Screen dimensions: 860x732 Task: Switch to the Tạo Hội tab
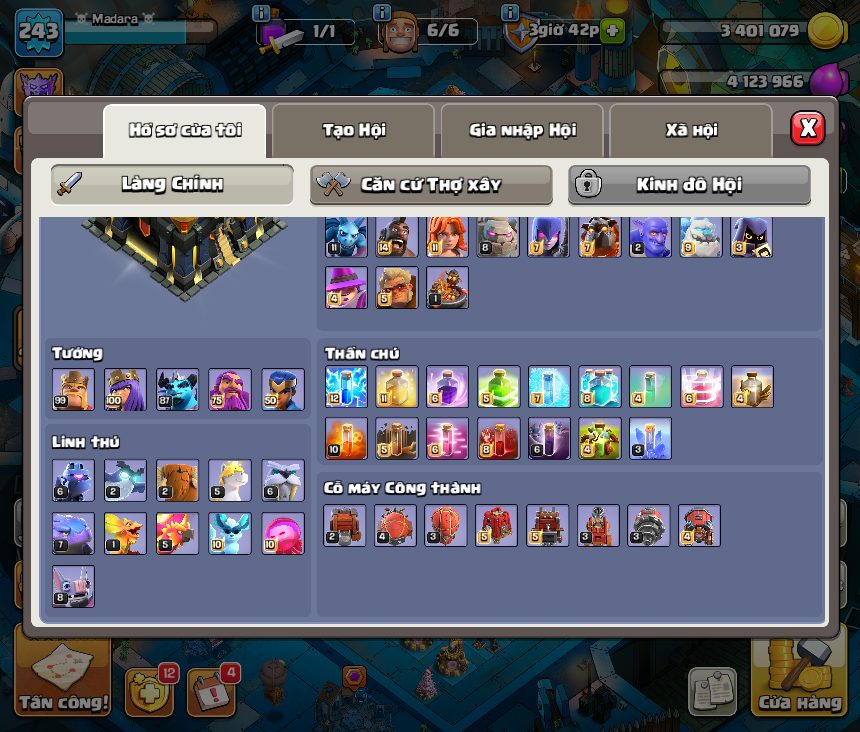tap(354, 130)
